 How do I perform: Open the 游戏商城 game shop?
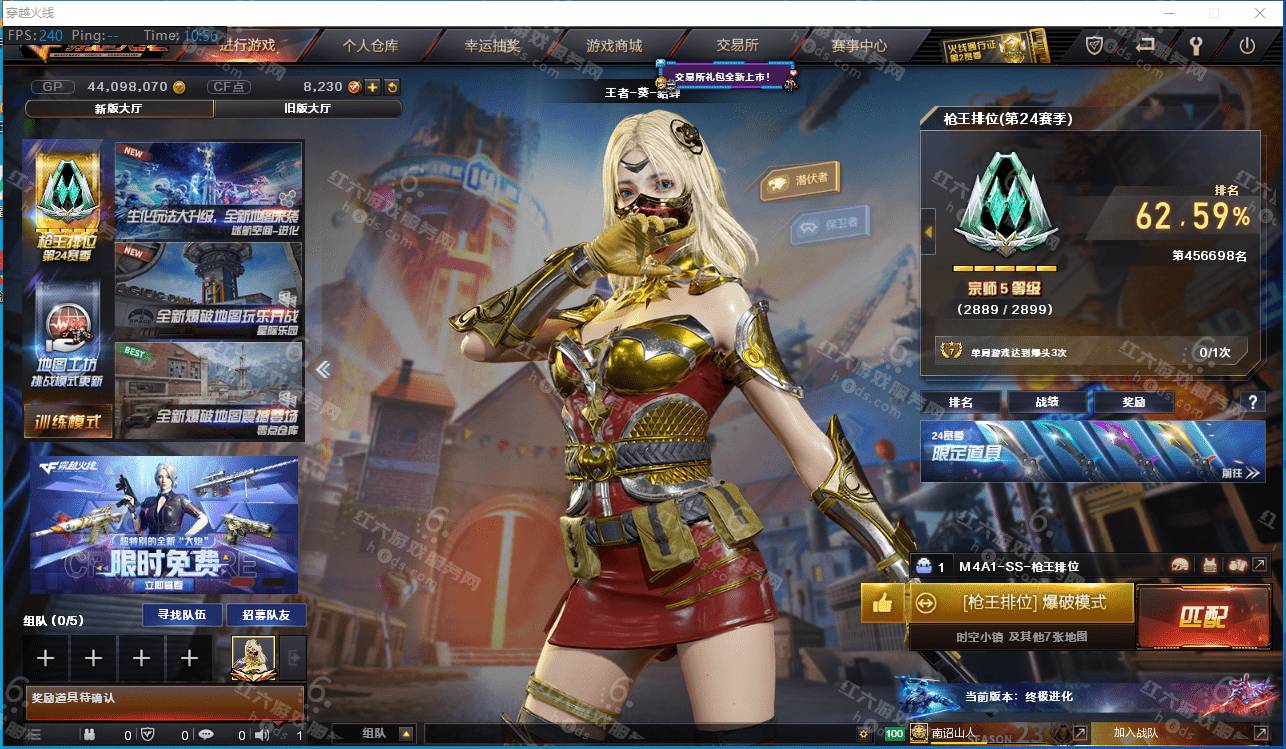(x=614, y=45)
